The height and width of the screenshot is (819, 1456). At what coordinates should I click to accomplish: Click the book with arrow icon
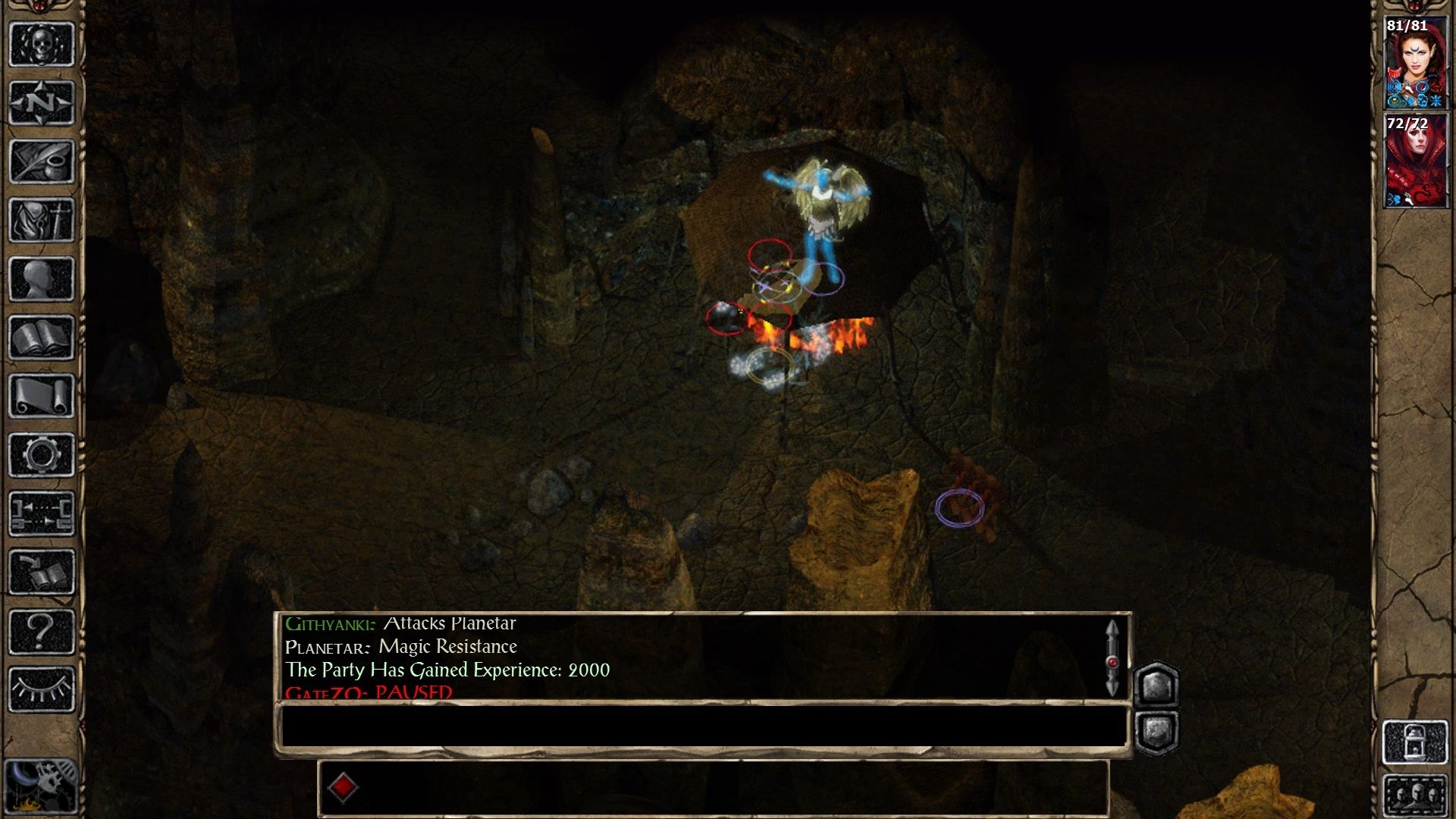(41, 573)
